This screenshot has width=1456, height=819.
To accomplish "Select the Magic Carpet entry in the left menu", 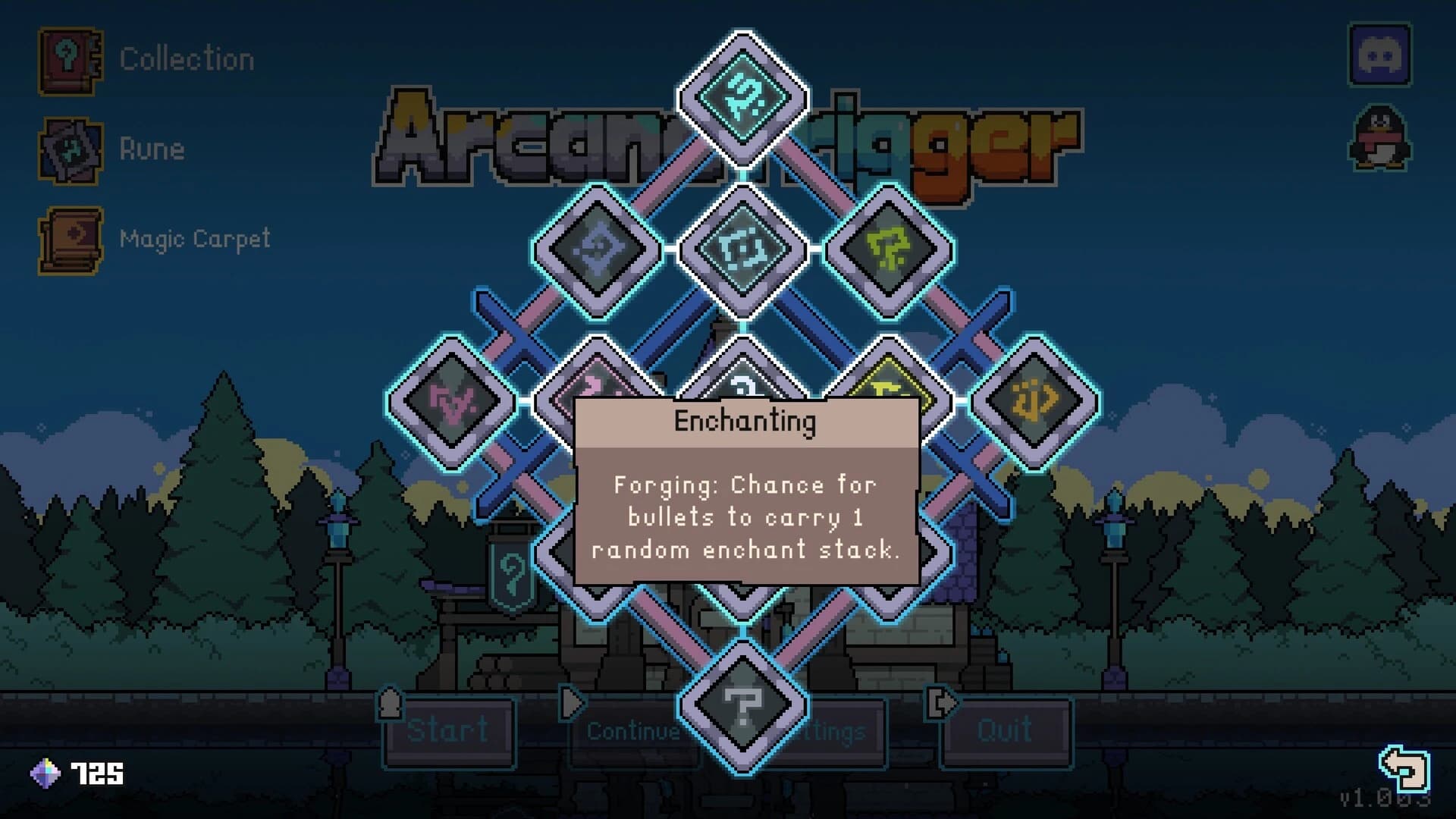I will (194, 237).
